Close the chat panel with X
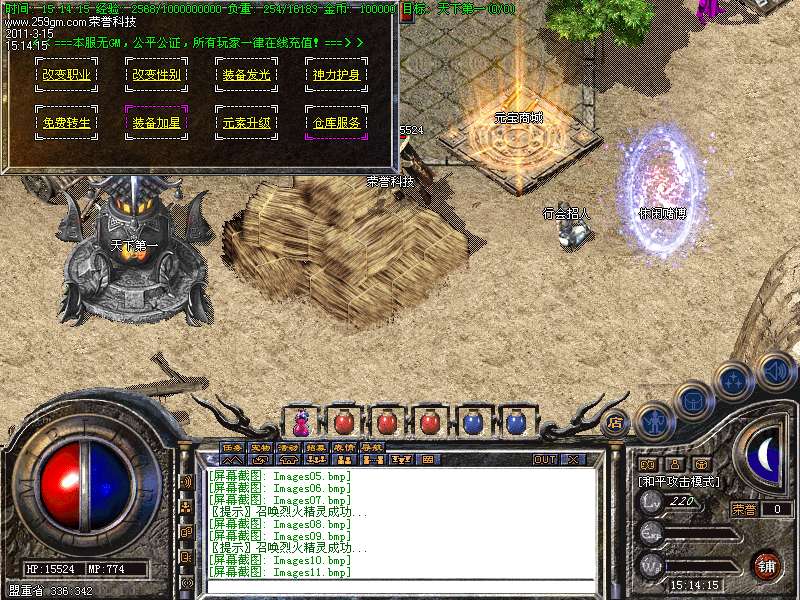 click(573, 460)
